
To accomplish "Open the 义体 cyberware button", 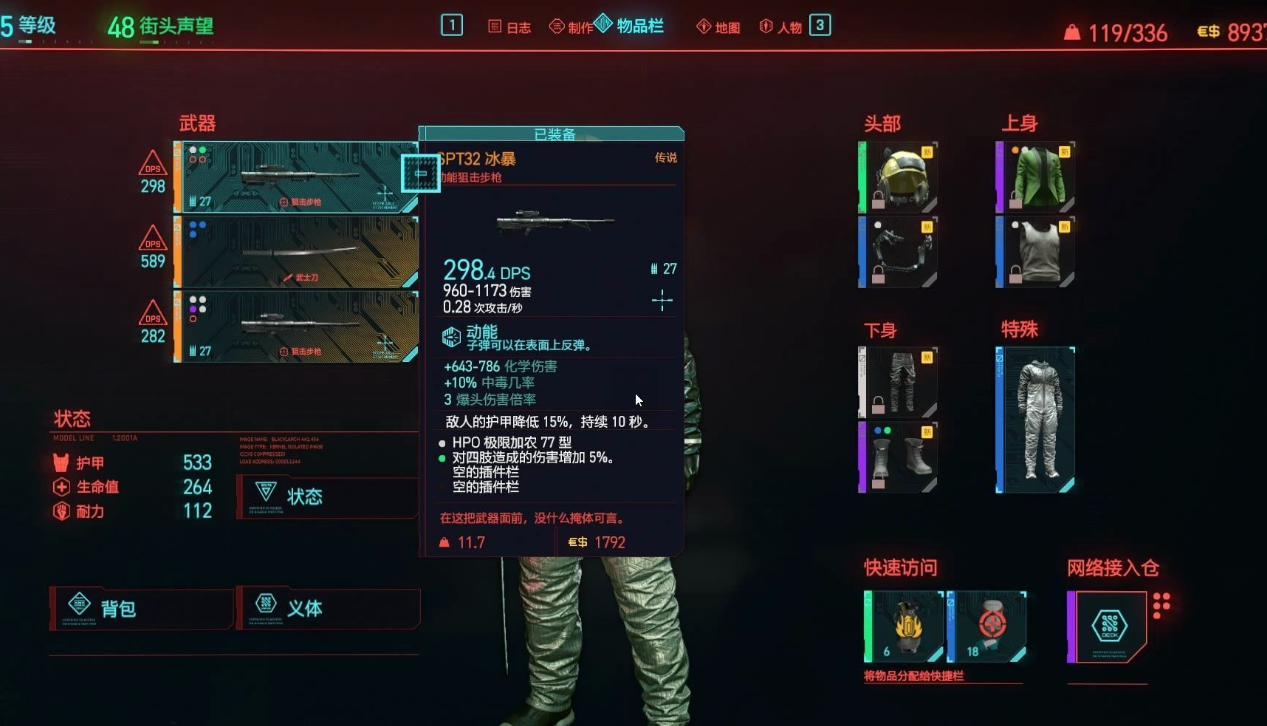I will (328, 607).
